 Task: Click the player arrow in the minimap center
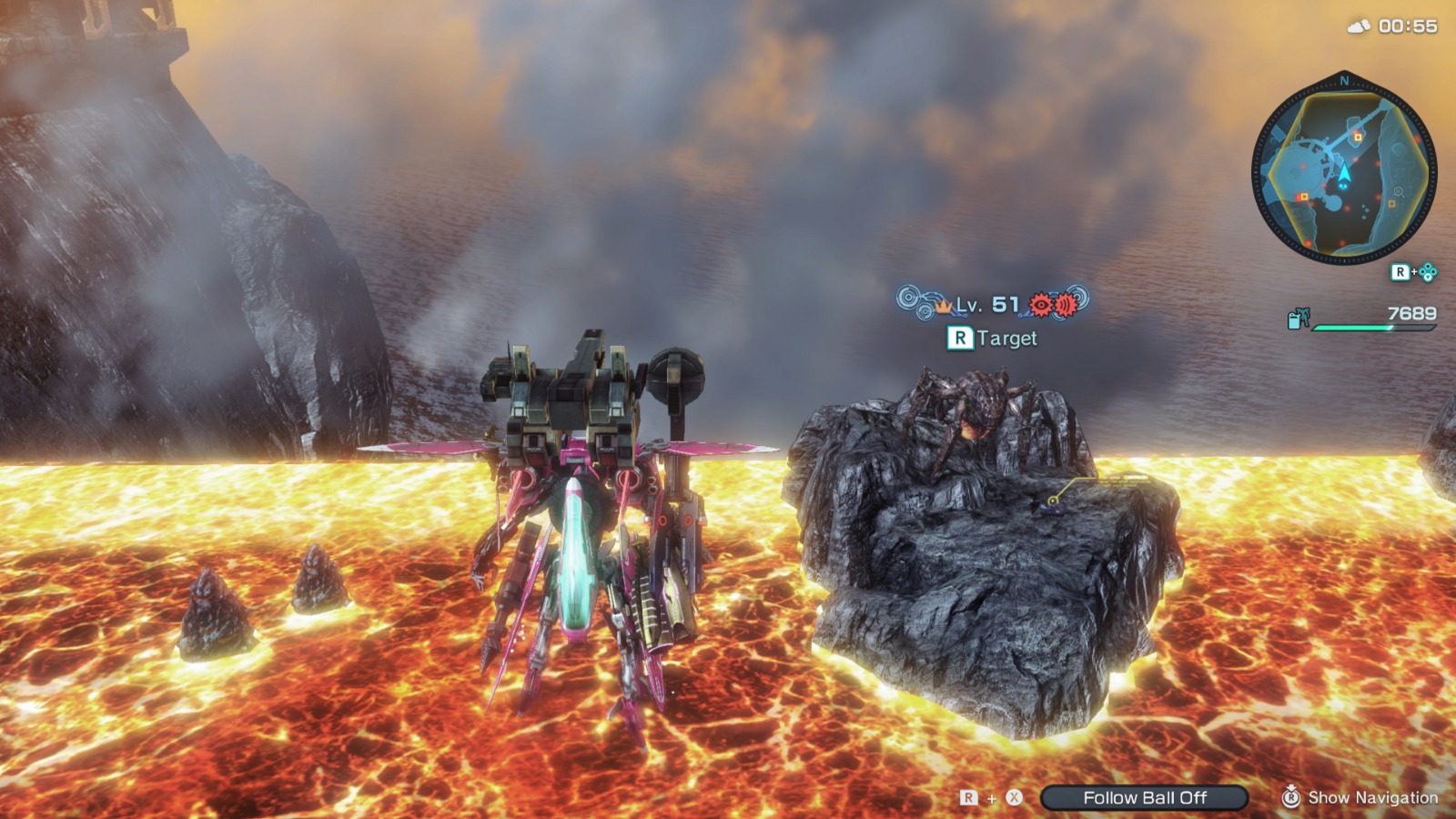pyautogui.click(x=1344, y=173)
